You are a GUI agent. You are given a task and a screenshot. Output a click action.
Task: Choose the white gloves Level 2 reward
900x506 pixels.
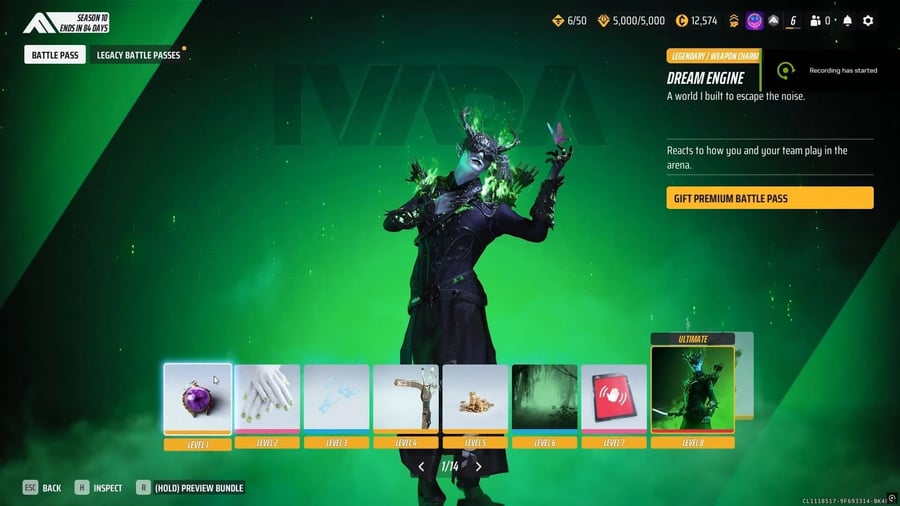click(267, 398)
